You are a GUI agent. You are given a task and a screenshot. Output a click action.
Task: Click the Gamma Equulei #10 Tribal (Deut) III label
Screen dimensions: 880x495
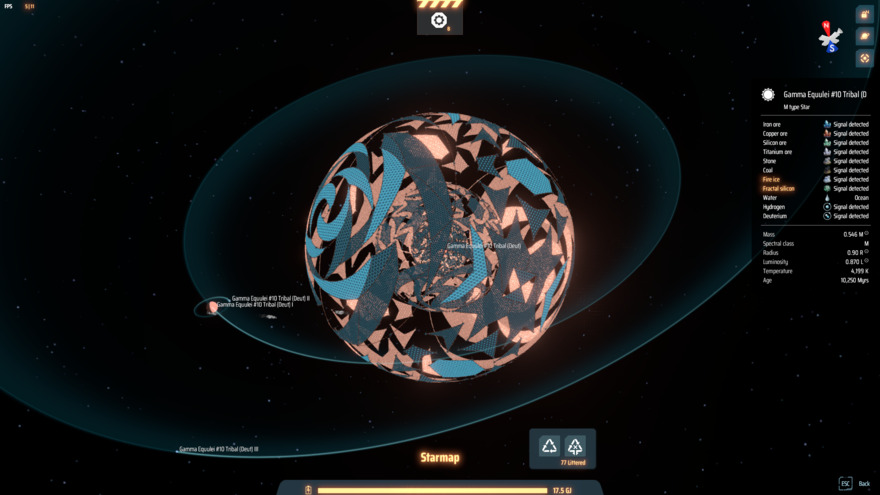(x=219, y=450)
